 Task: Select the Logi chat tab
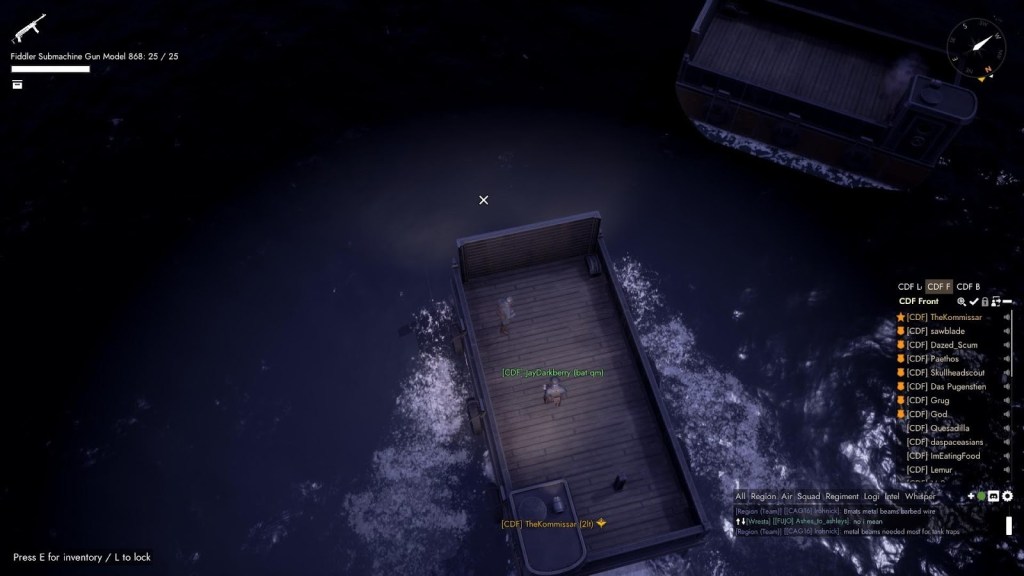click(x=872, y=496)
